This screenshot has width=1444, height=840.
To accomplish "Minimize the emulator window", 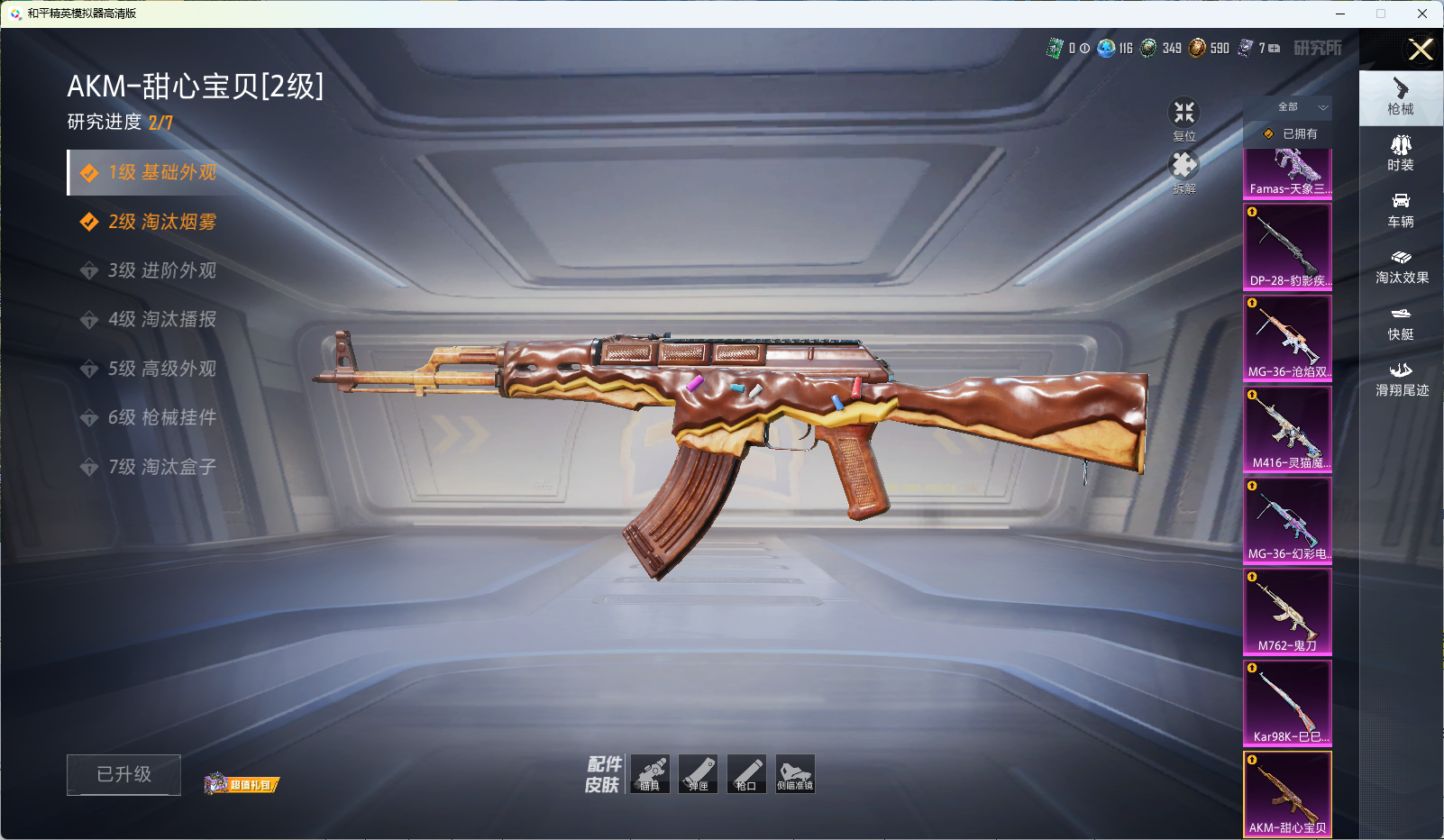I will point(1340,14).
